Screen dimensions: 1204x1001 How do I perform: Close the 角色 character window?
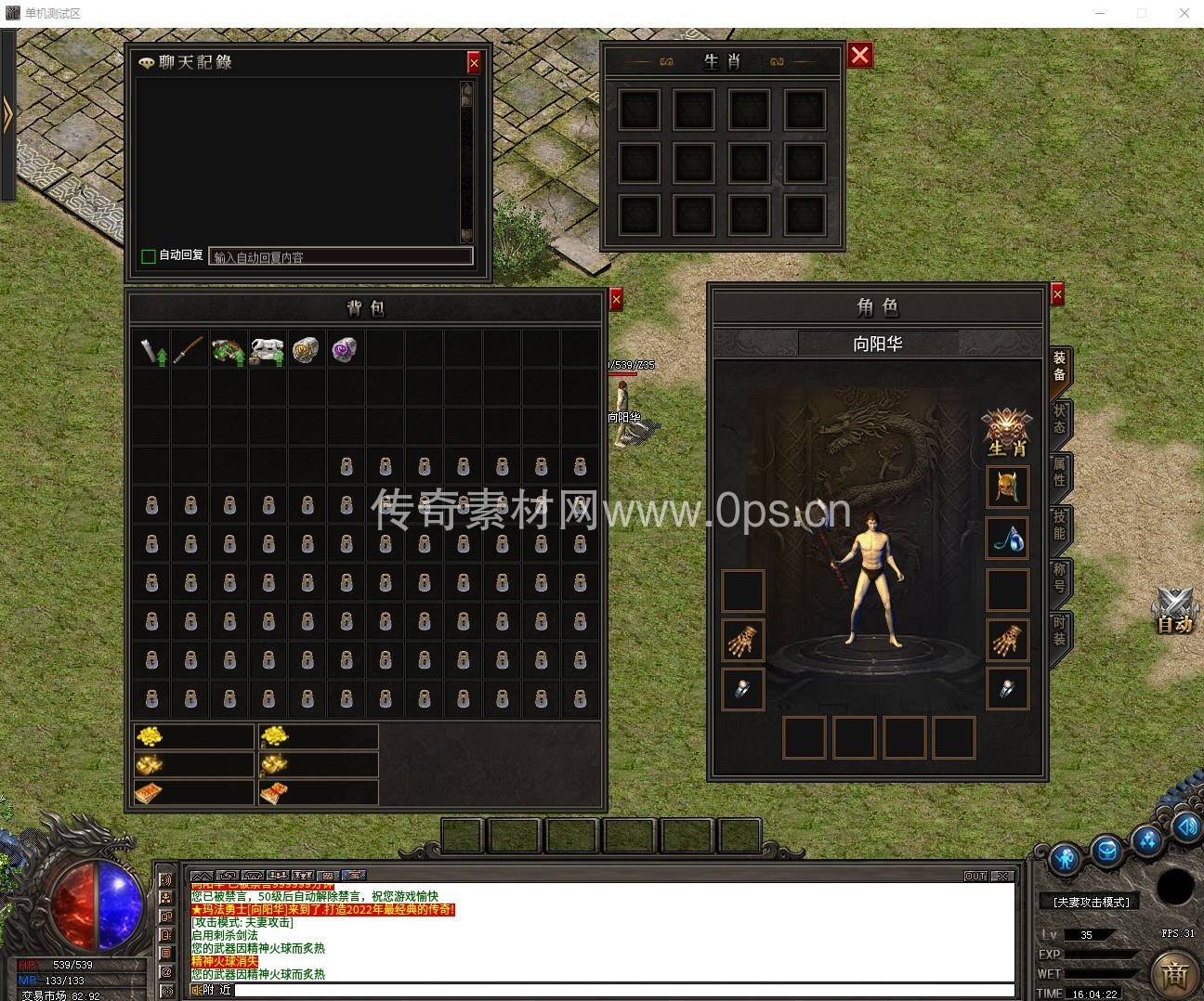1057,294
